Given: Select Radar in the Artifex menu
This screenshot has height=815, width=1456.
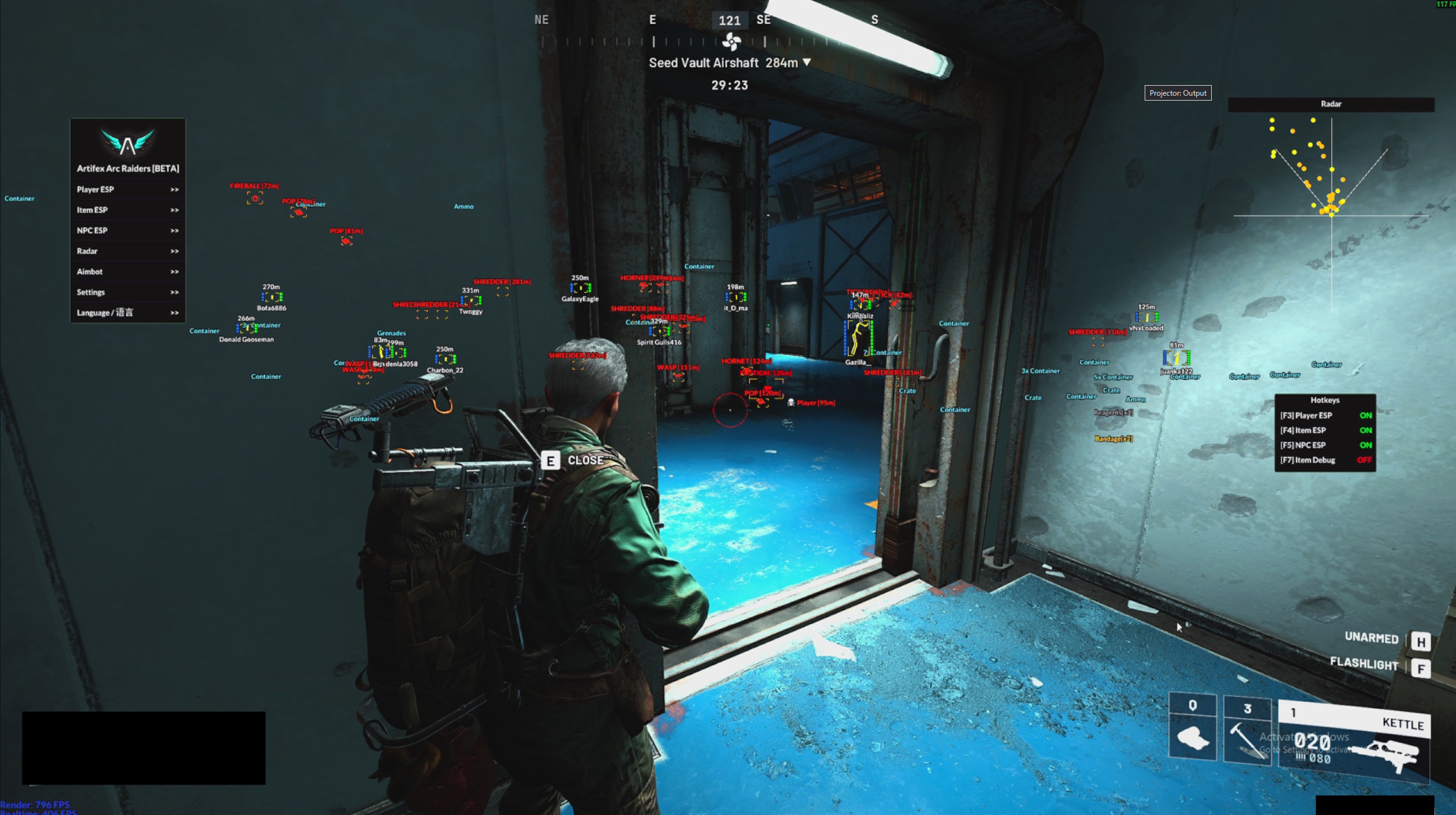Looking at the screenshot, I should 127,251.
